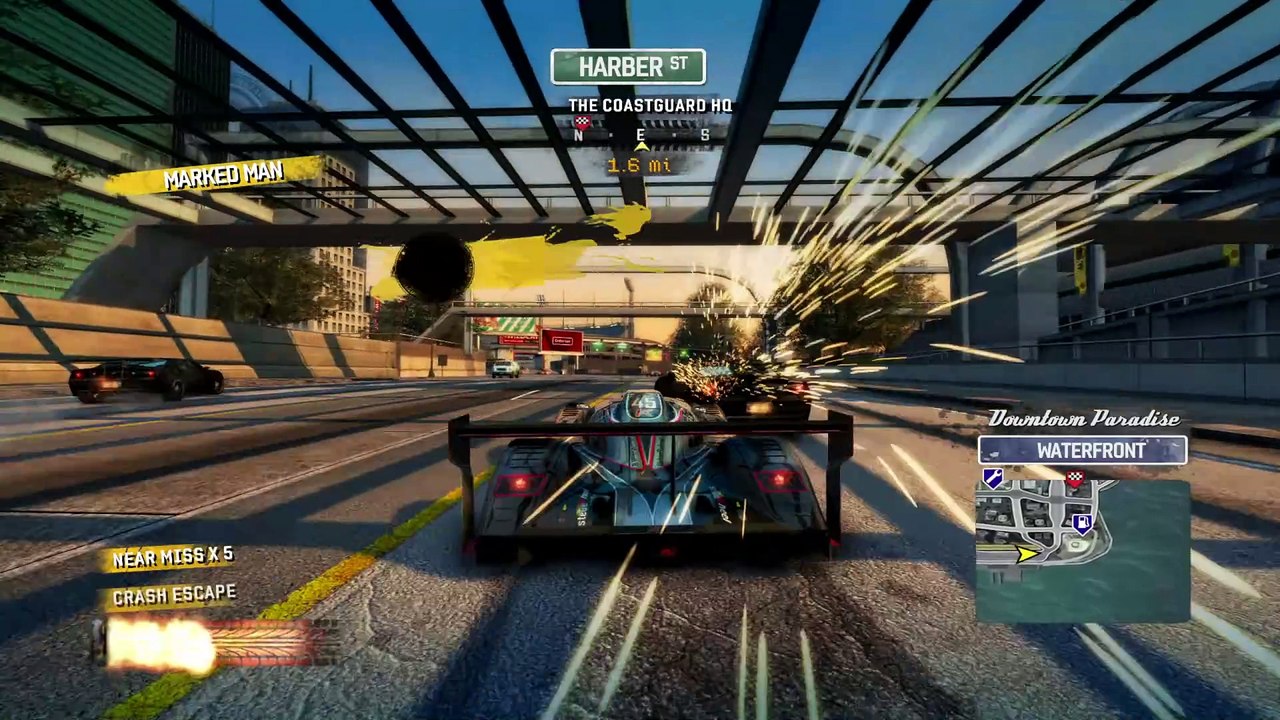Click the Harber St street sign

tap(628, 67)
